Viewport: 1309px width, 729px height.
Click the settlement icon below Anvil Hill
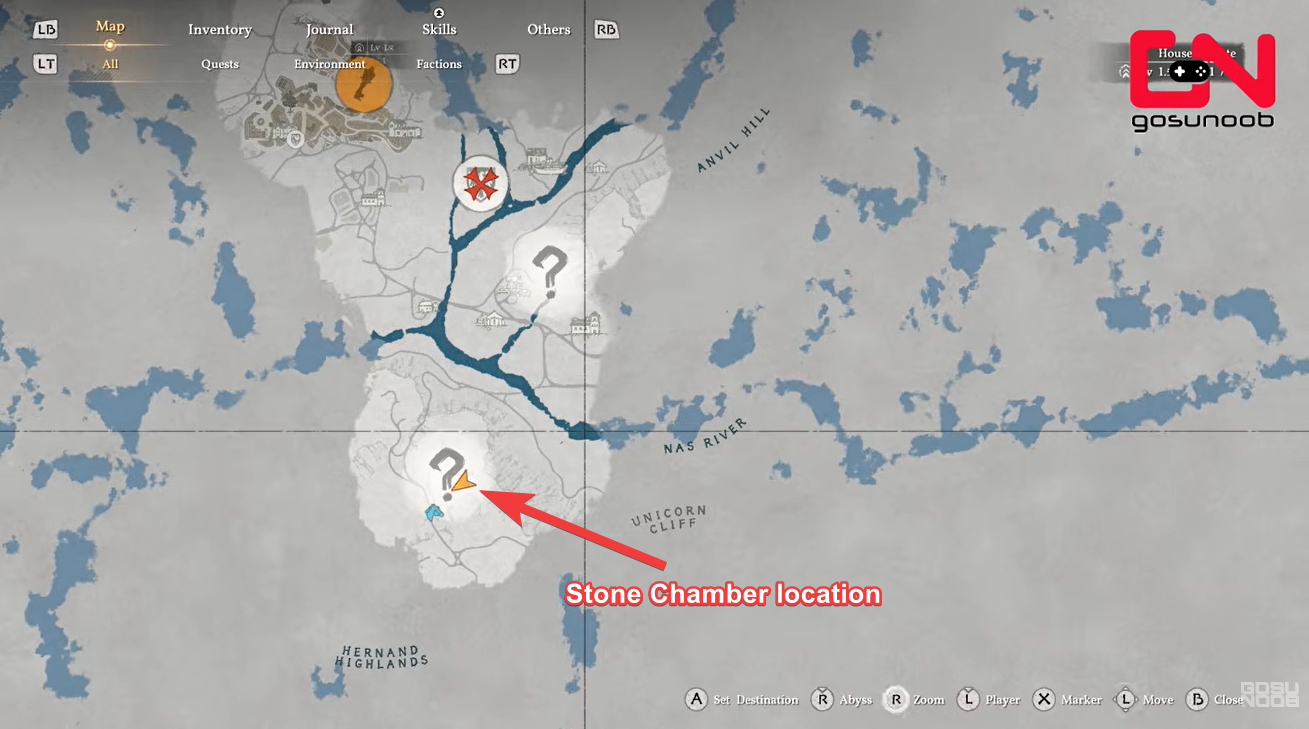(x=599, y=168)
